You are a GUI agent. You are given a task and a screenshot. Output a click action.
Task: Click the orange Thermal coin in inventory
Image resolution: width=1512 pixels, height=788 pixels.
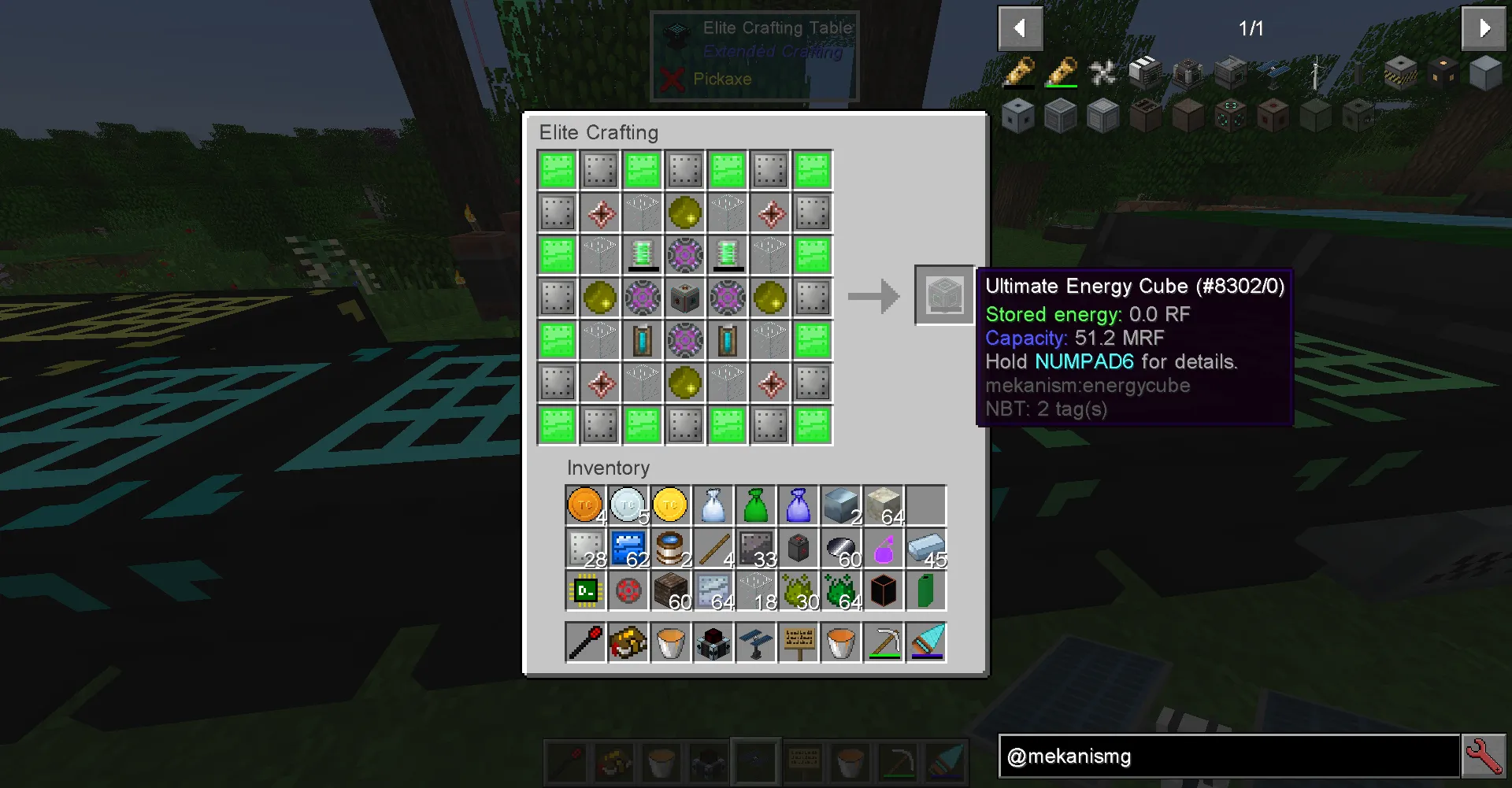point(584,505)
